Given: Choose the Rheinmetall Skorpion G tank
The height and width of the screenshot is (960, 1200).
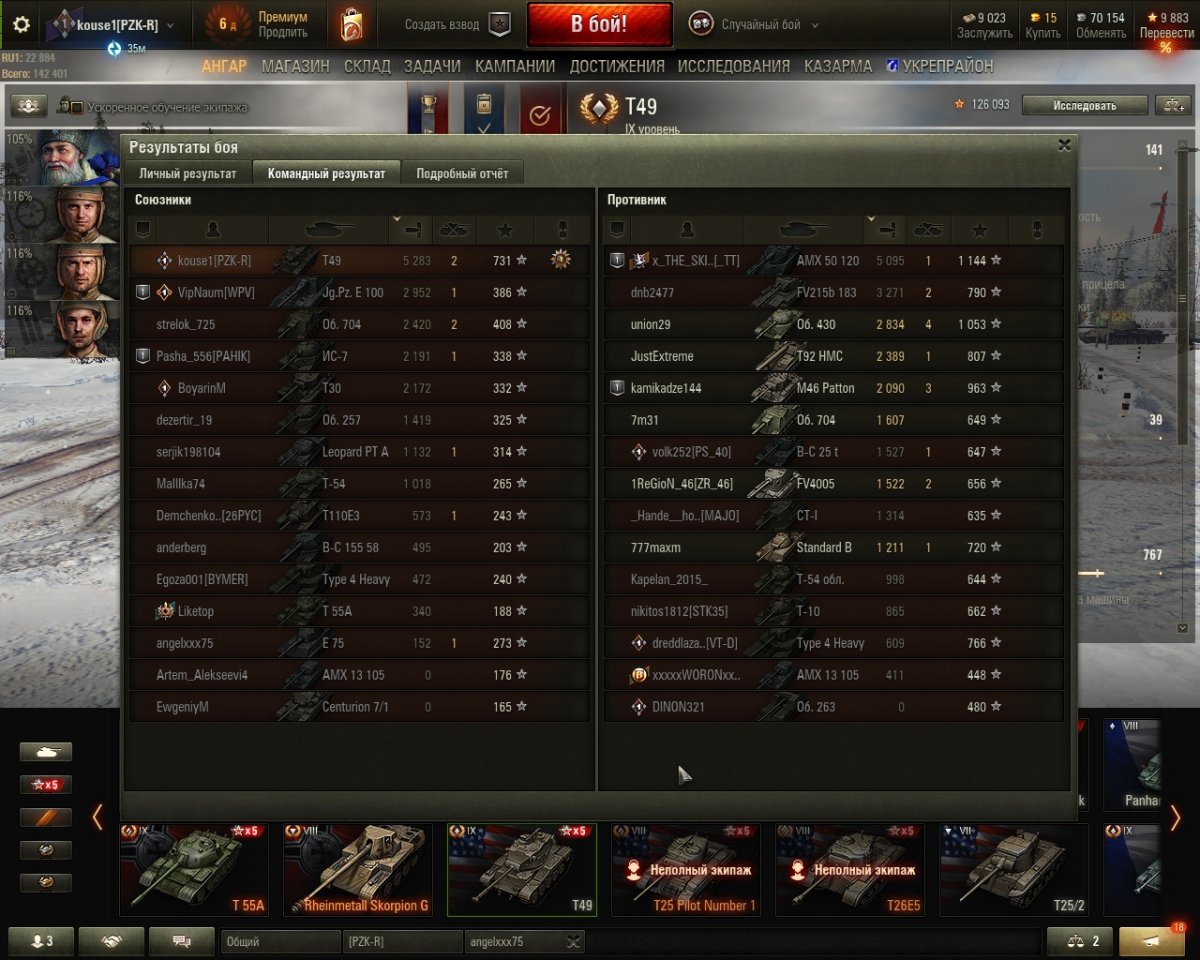Looking at the screenshot, I should click(x=358, y=870).
